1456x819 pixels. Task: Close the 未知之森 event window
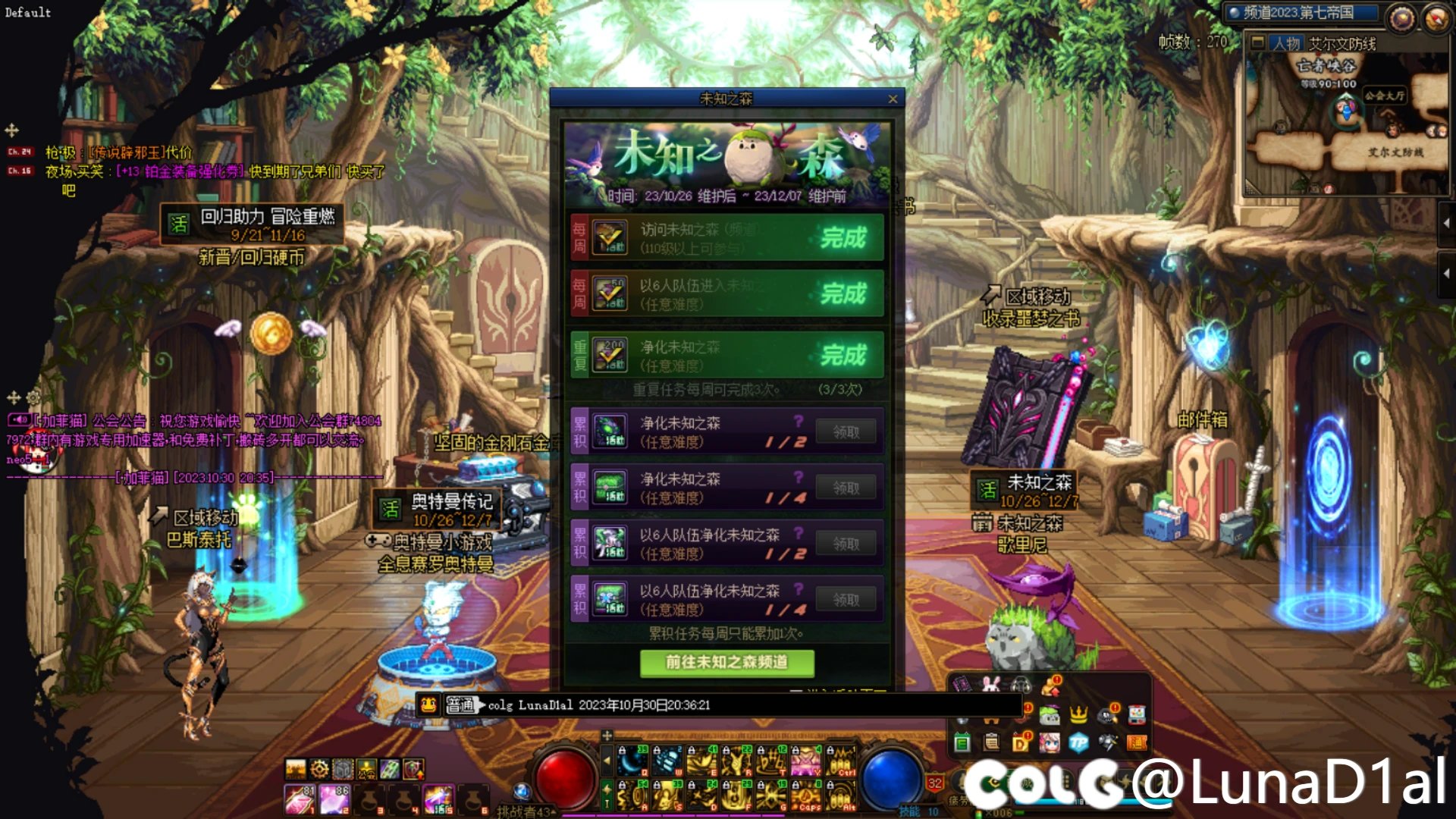[893, 99]
